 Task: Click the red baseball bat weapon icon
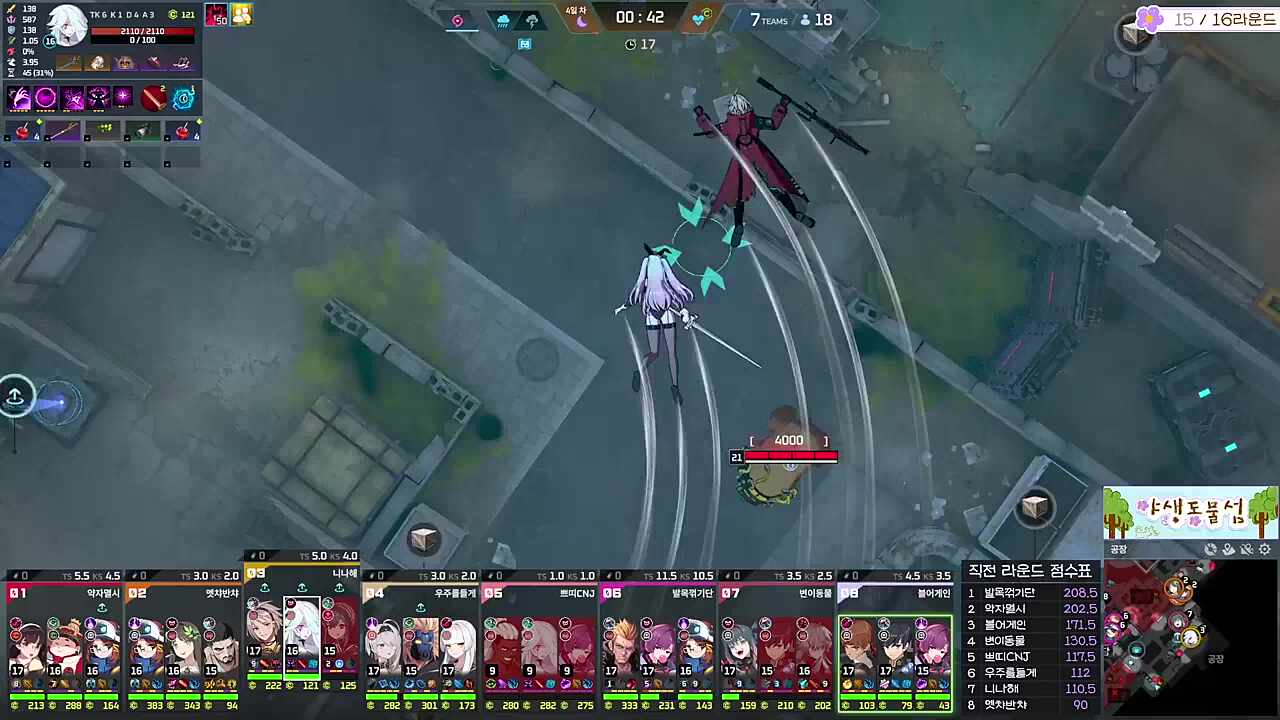click(155, 97)
